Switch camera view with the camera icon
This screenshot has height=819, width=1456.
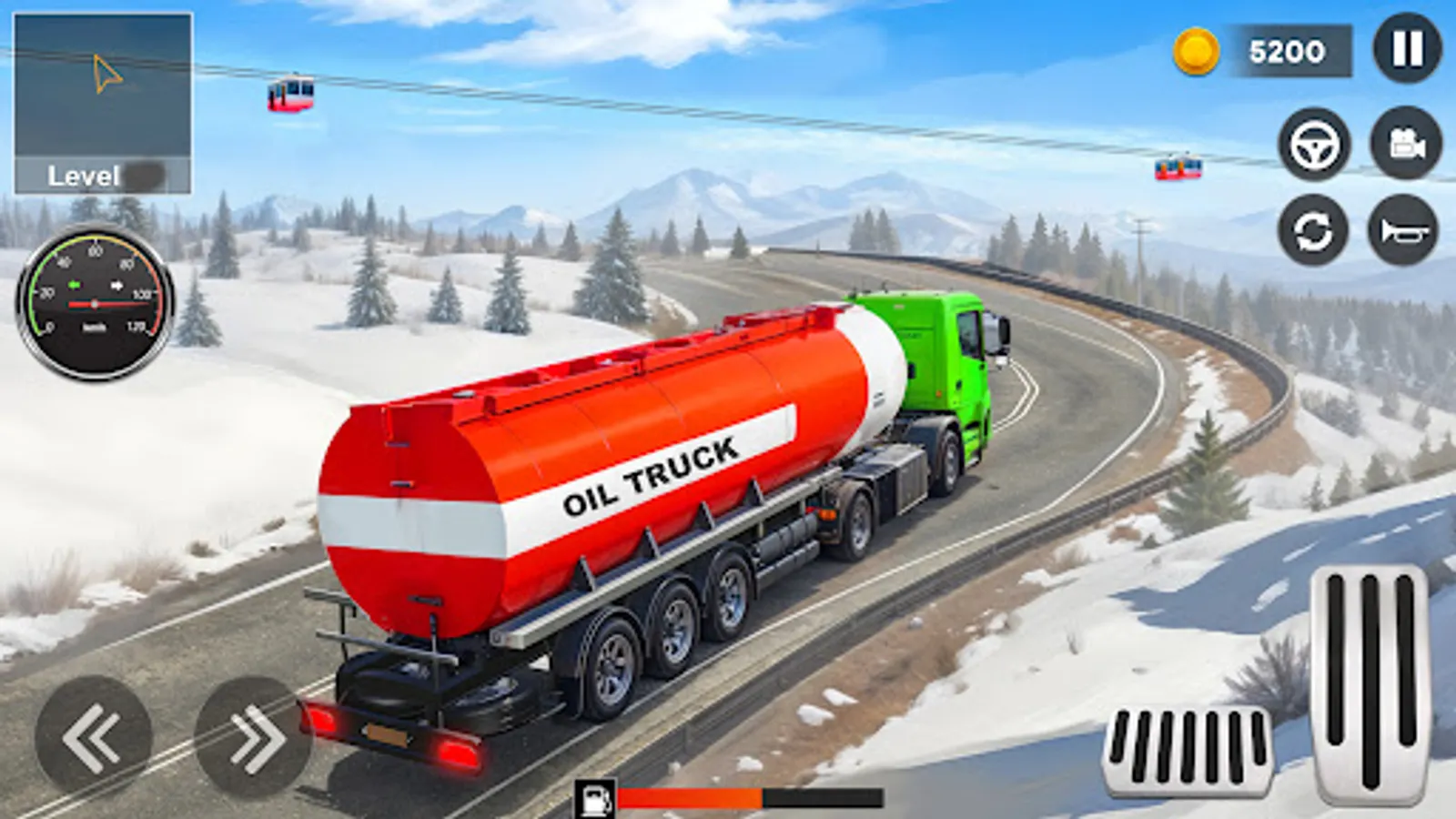(1402, 144)
